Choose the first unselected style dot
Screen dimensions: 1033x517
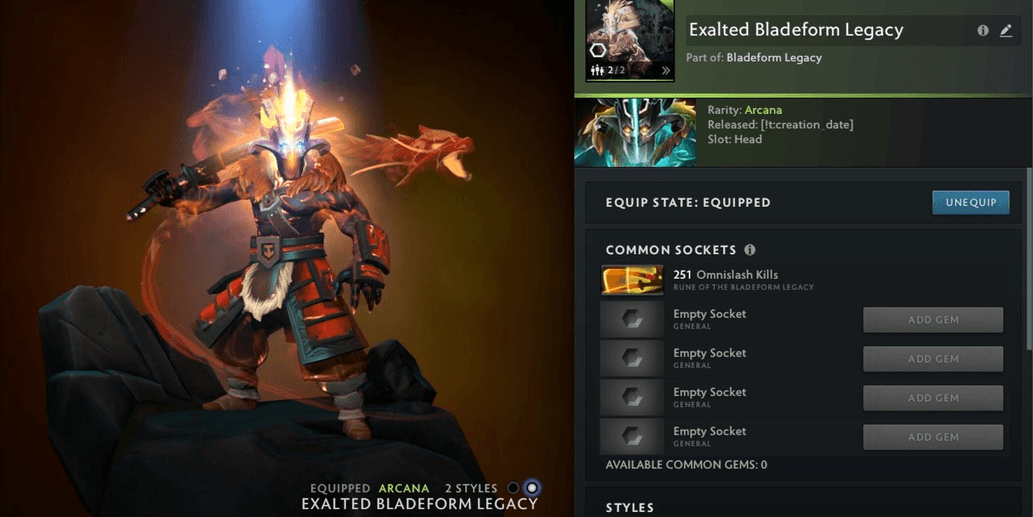click(513, 488)
